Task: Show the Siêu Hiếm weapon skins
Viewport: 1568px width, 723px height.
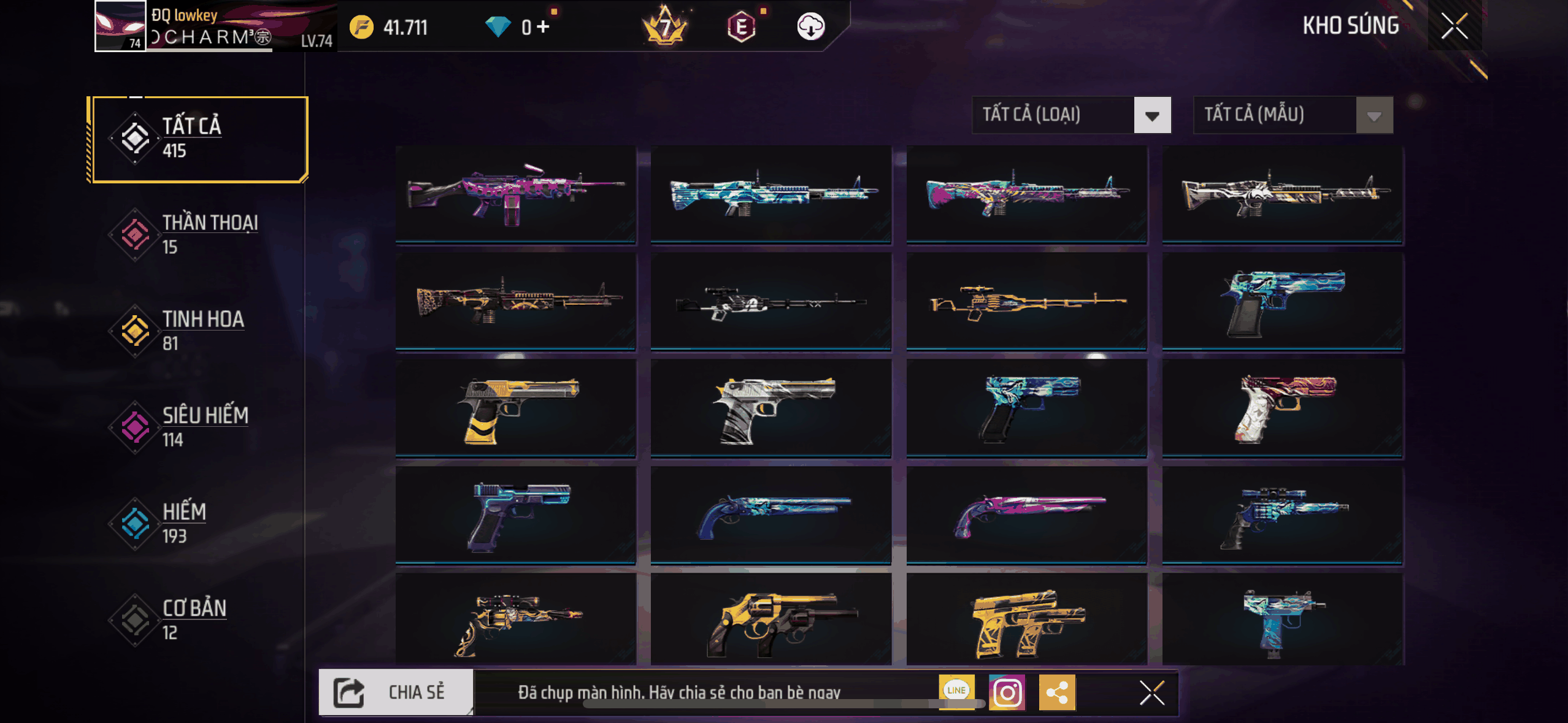Action: tap(198, 427)
